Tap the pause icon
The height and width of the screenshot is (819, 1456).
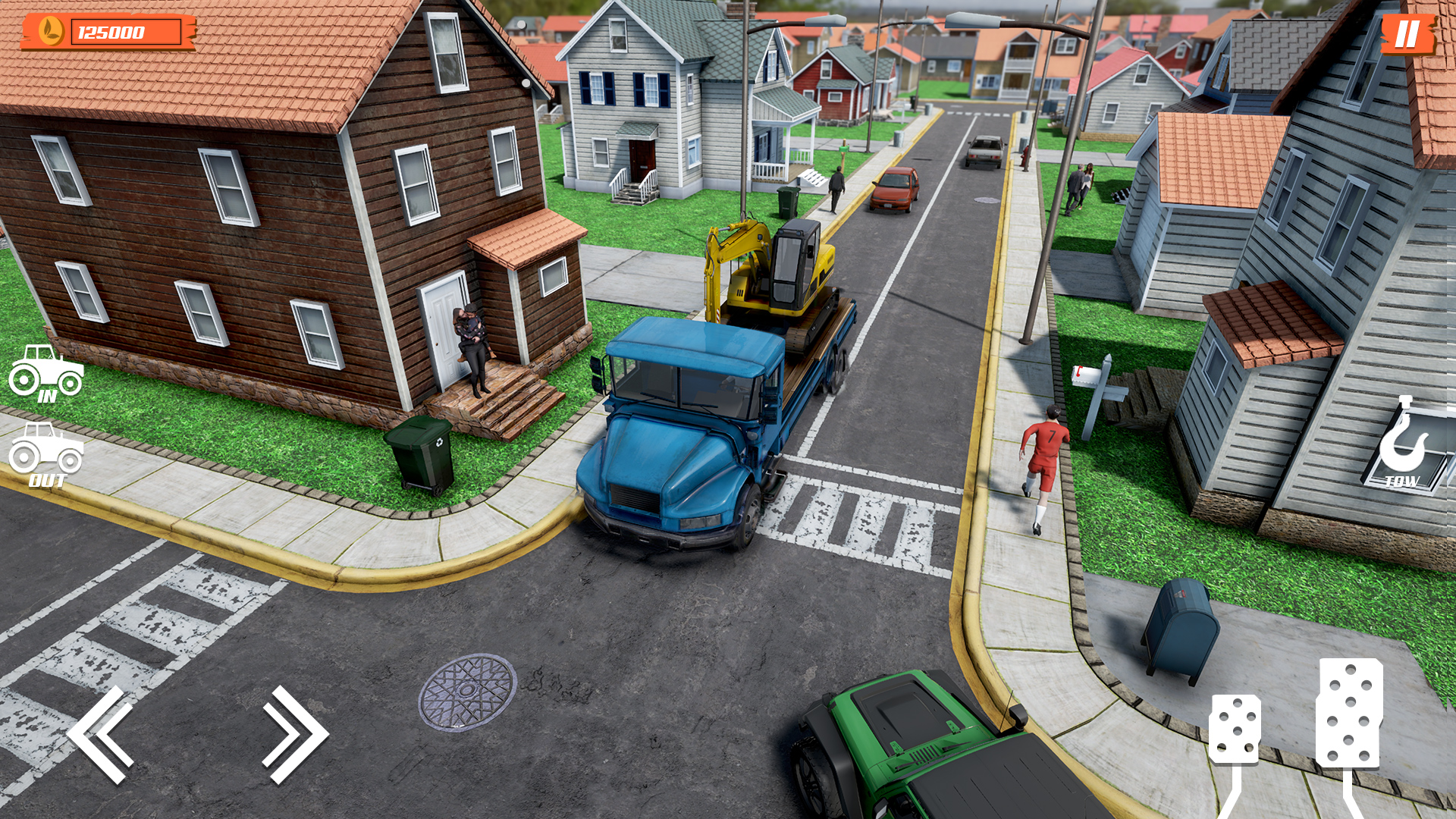(x=1407, y=34)
